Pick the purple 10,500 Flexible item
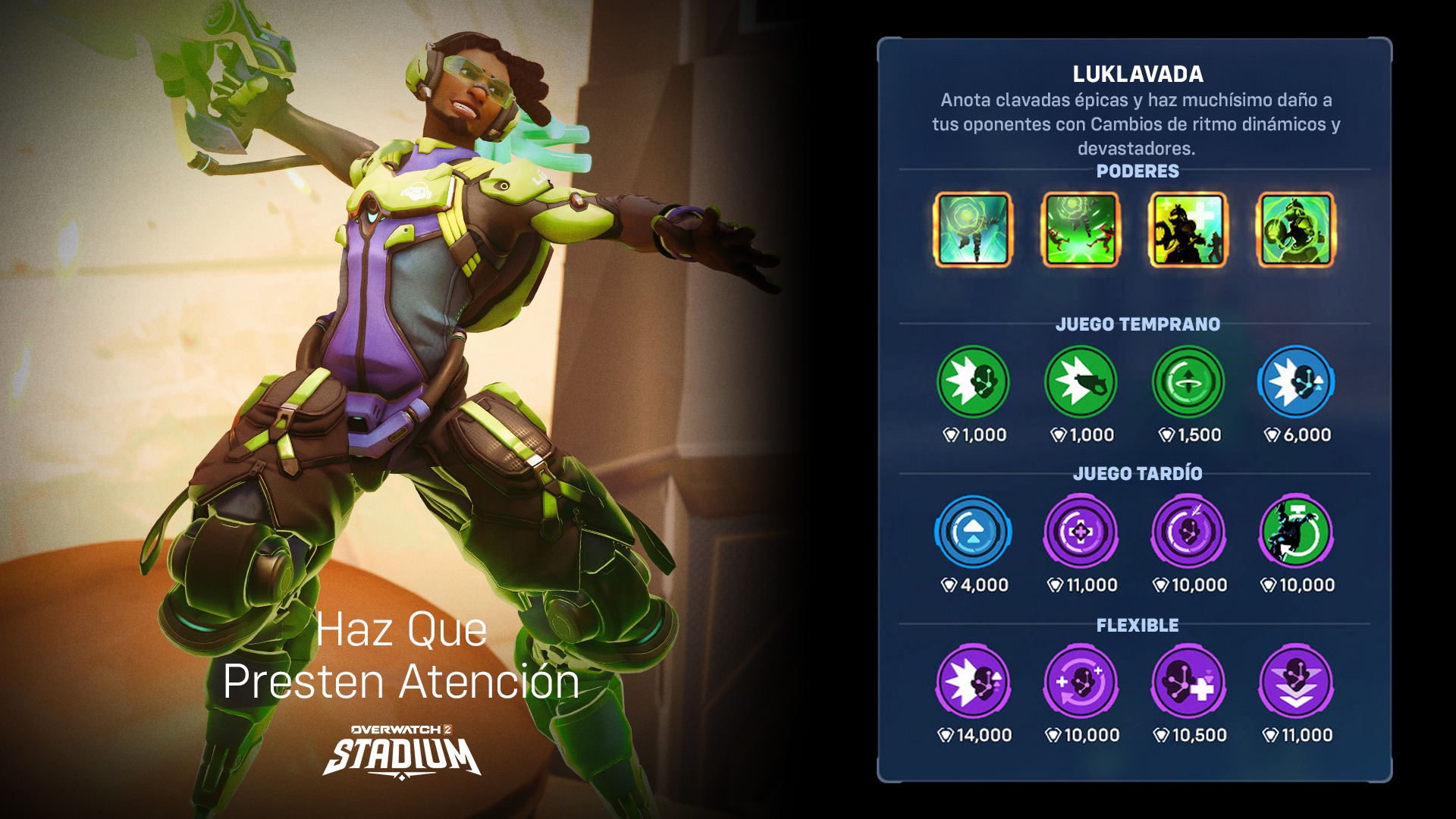This screenshot has height=819, width=1456. (1188, 682)
